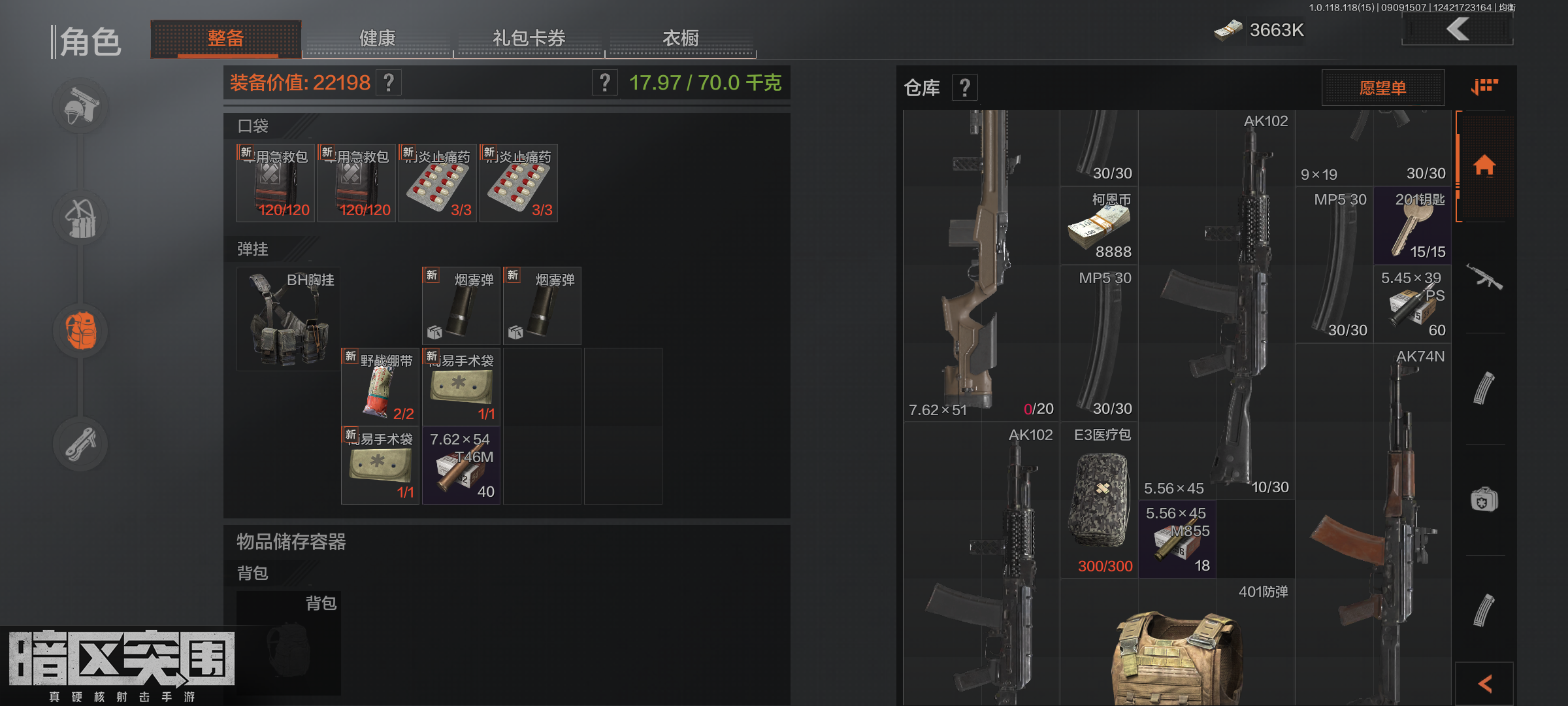
Task: Filter warehouse by medical kit category
Action: point(1484,501)
